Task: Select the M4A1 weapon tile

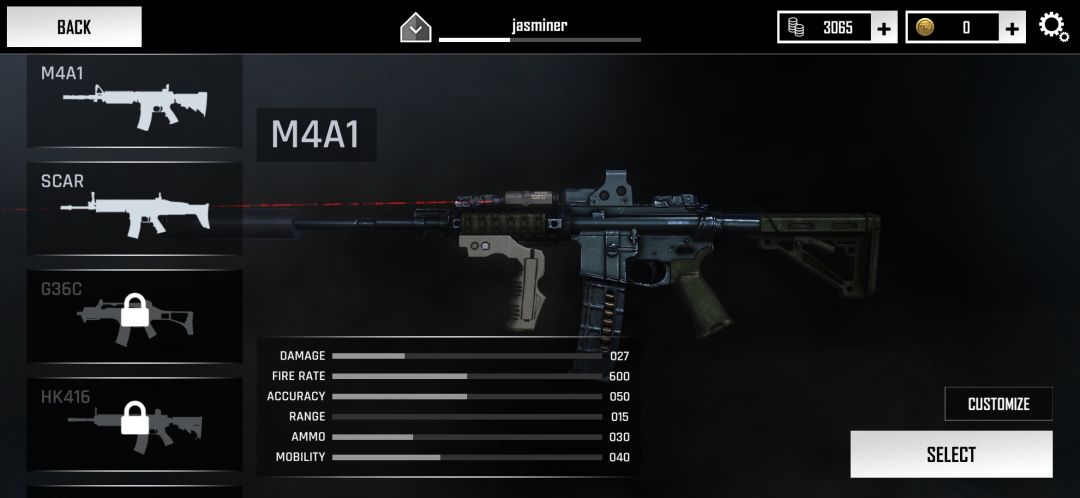Action: [134, 101]
